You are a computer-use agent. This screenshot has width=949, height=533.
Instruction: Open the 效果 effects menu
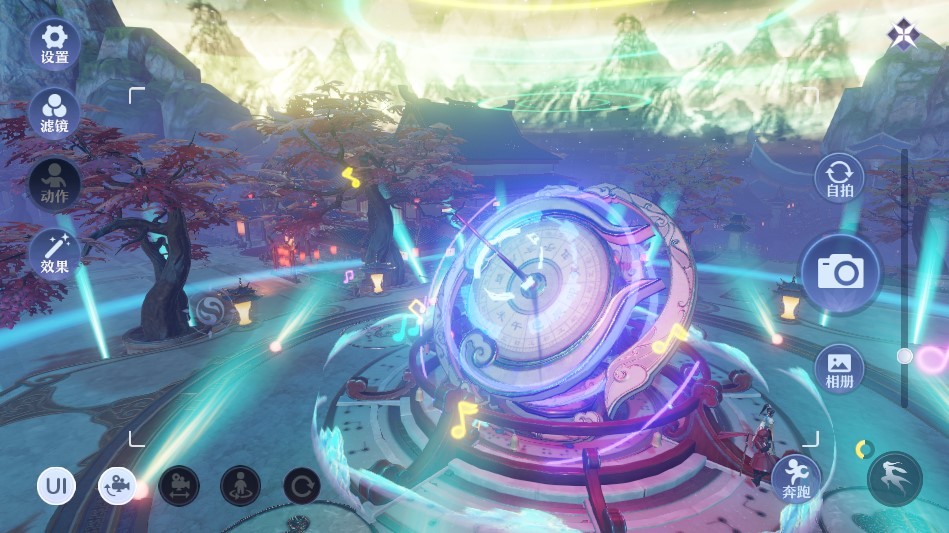(x=55, y=252)
